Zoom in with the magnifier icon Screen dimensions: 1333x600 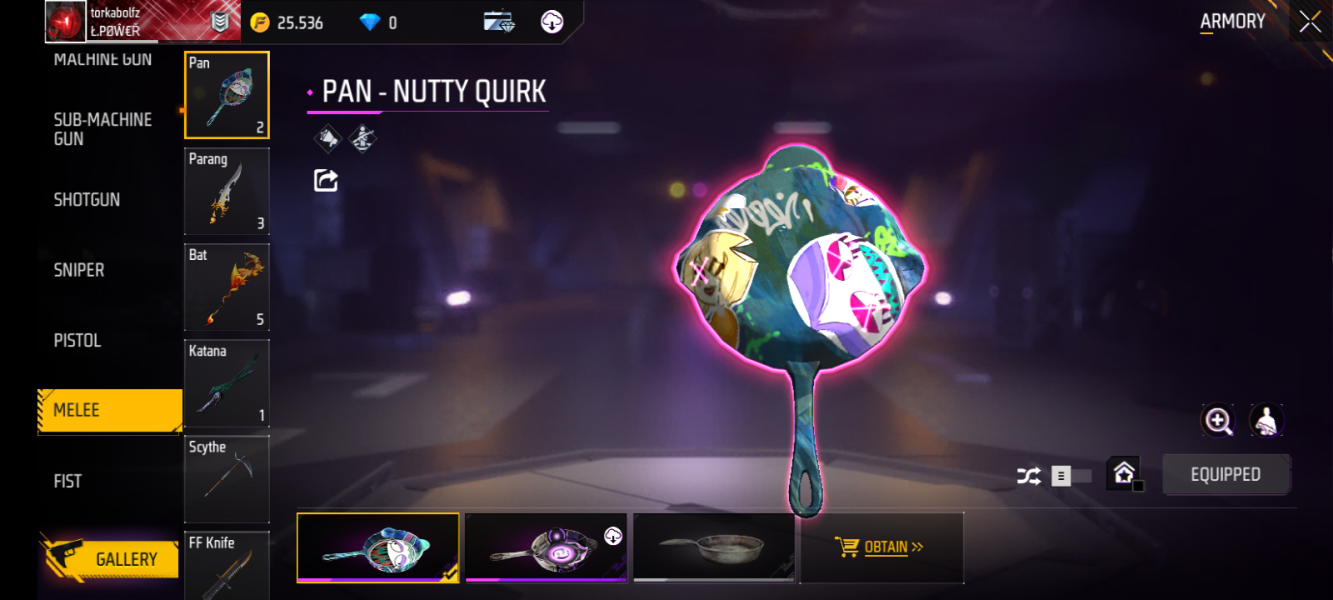click(1218, 421)
